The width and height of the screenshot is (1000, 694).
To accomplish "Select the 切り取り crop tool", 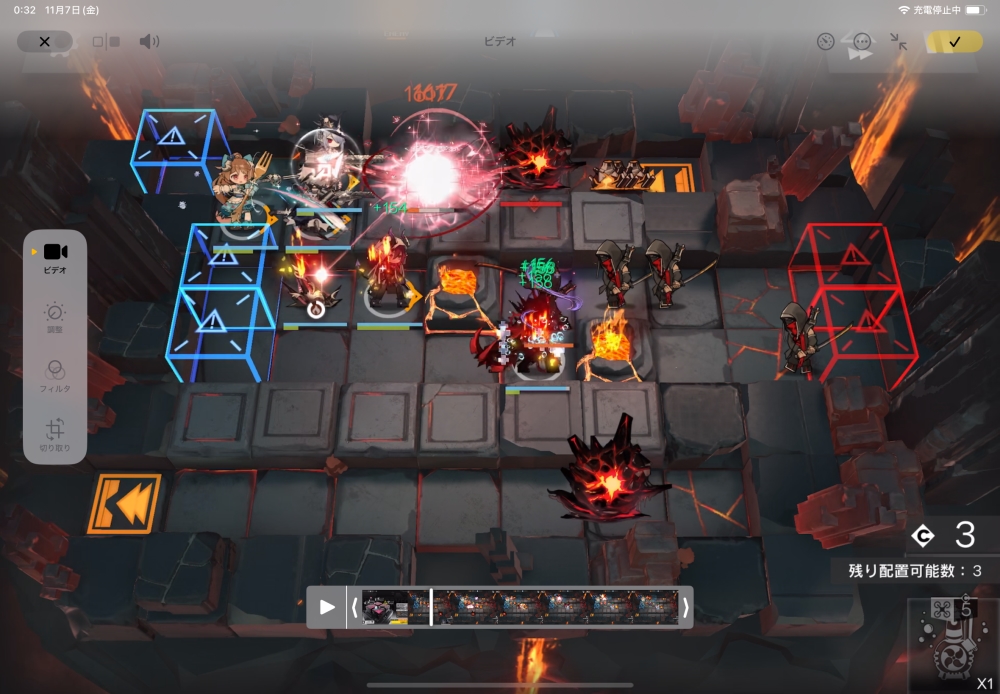I will [x=55, y=435].
